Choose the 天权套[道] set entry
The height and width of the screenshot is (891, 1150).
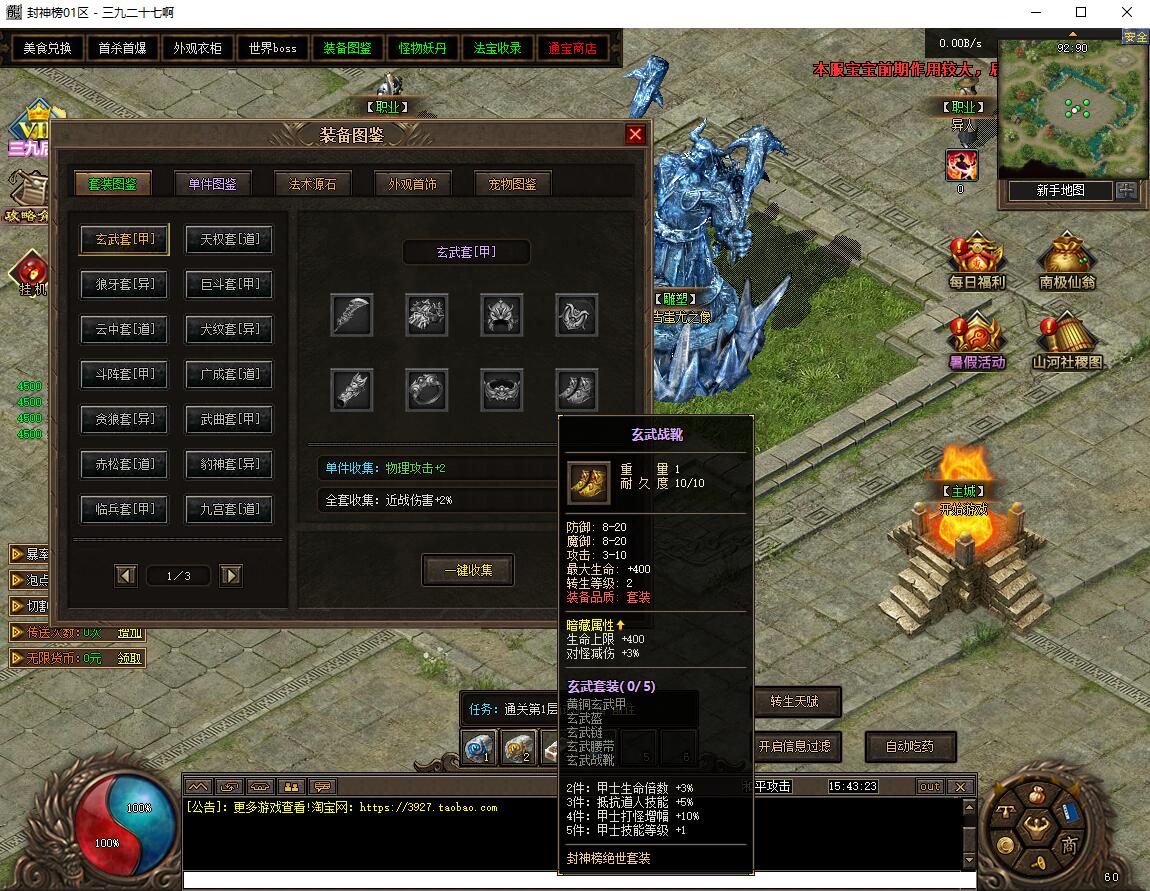click(229, 240)
